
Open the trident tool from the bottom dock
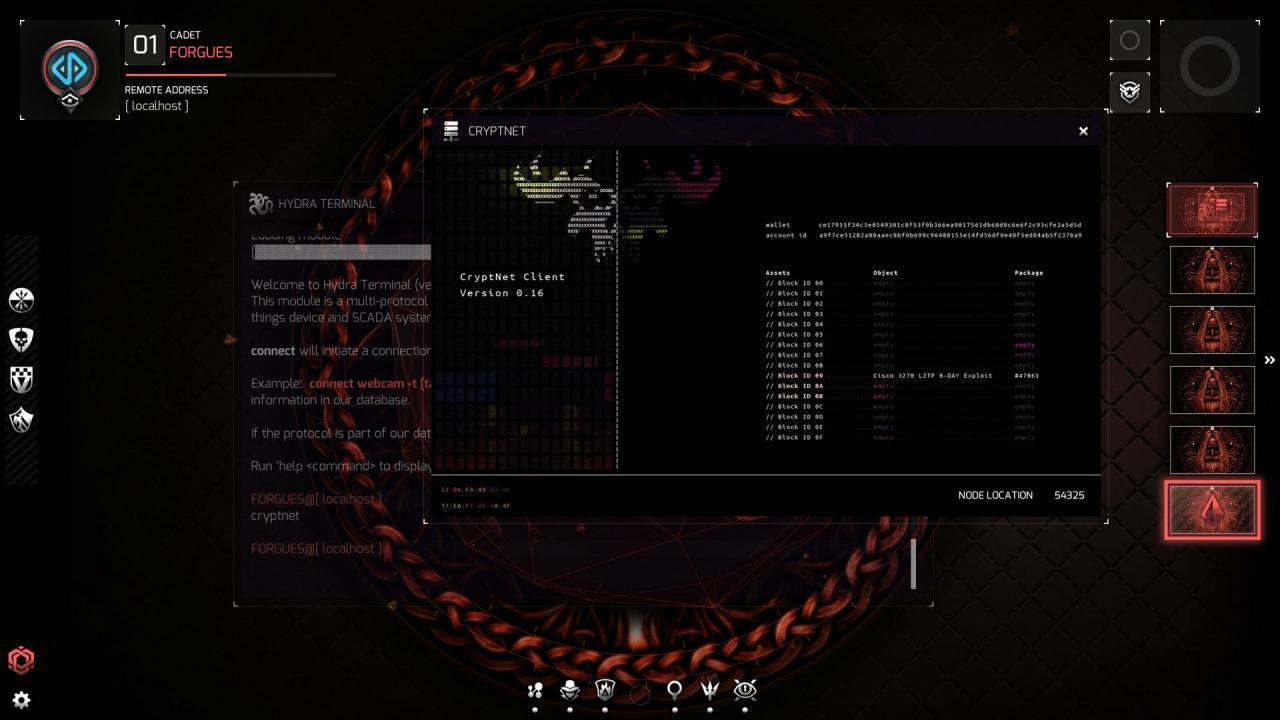tap(709, 690)
